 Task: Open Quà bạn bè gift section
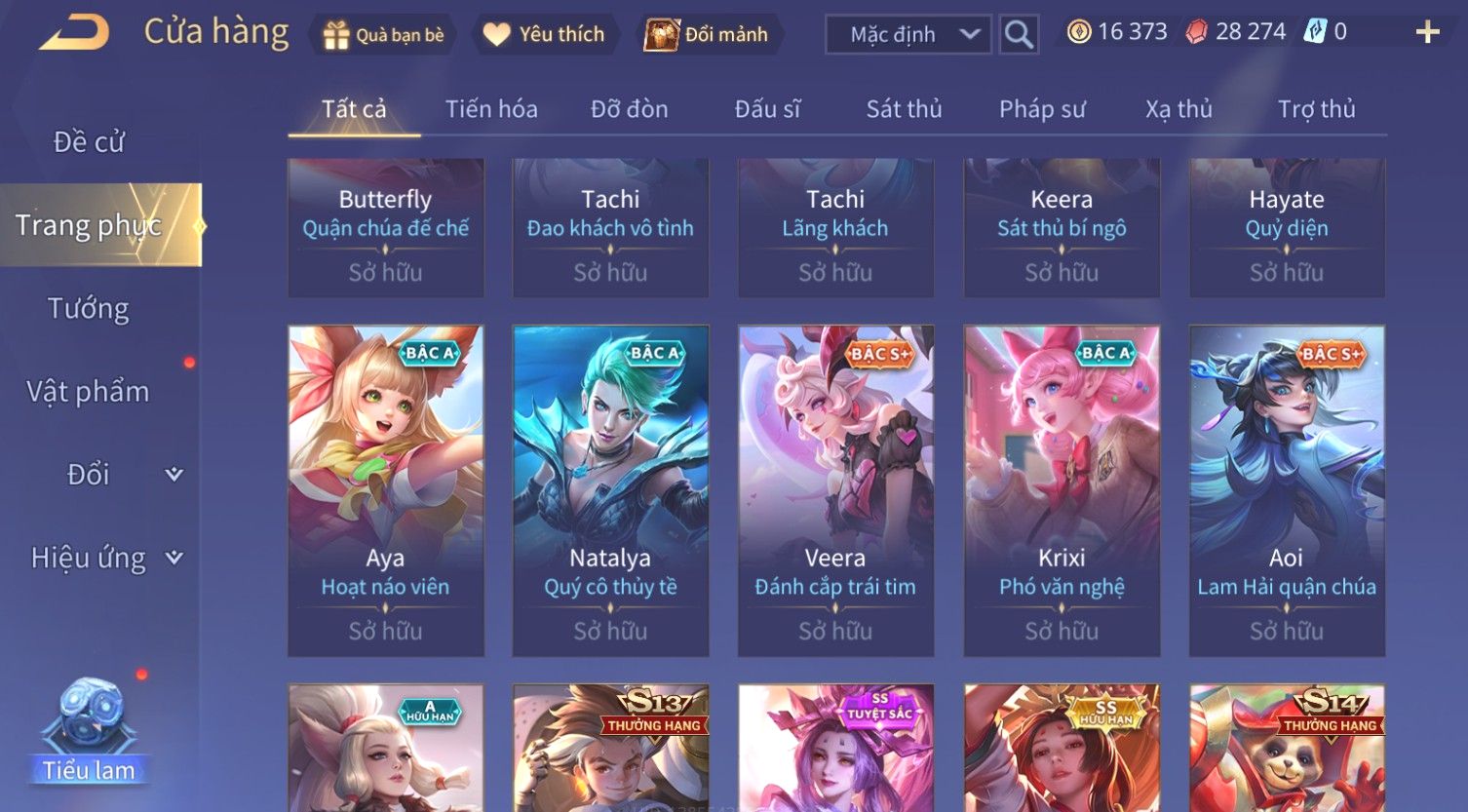(x=383, y=35)
